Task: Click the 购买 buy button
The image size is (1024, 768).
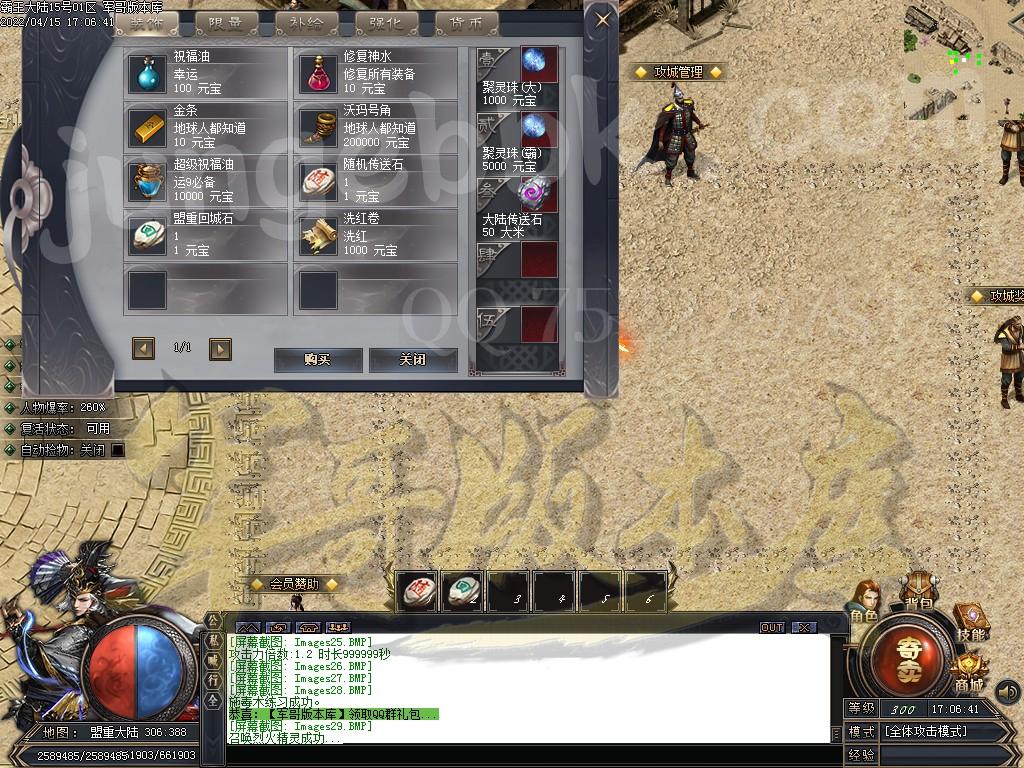Action: [317, 360]
